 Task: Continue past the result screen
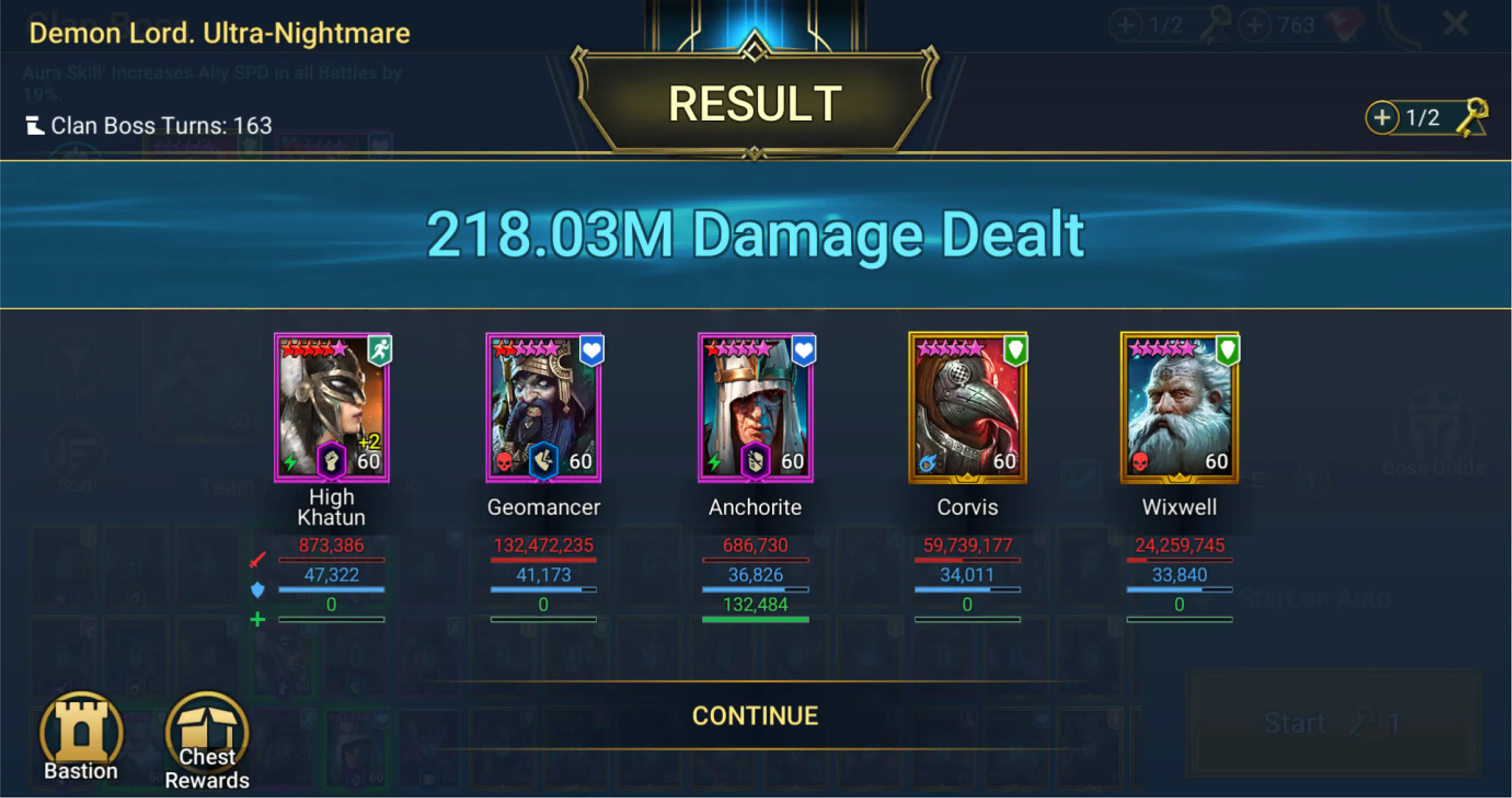pyautogui.click(x=755, y=716)
